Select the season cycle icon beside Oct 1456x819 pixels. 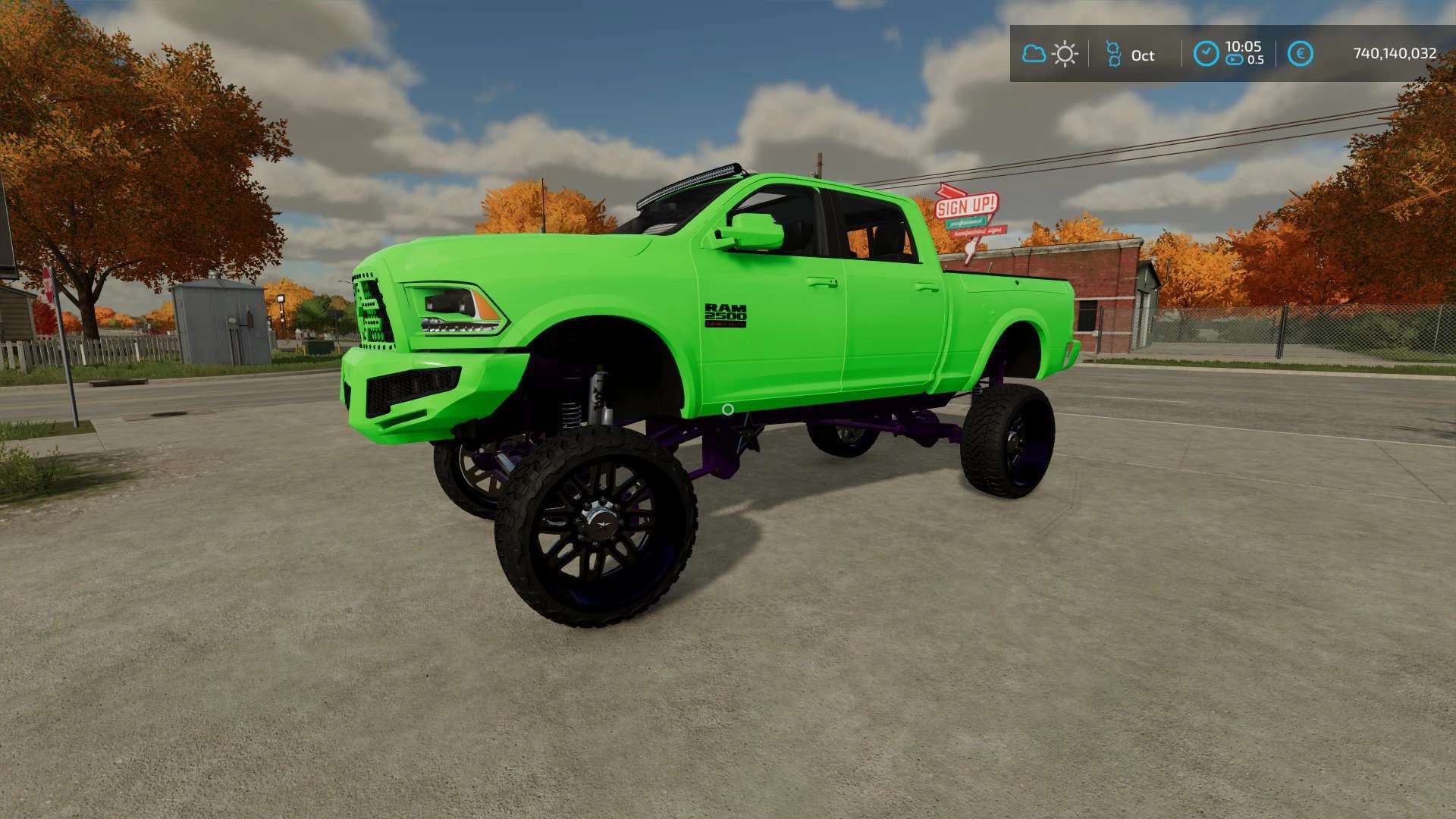[x=1113, y=54]
